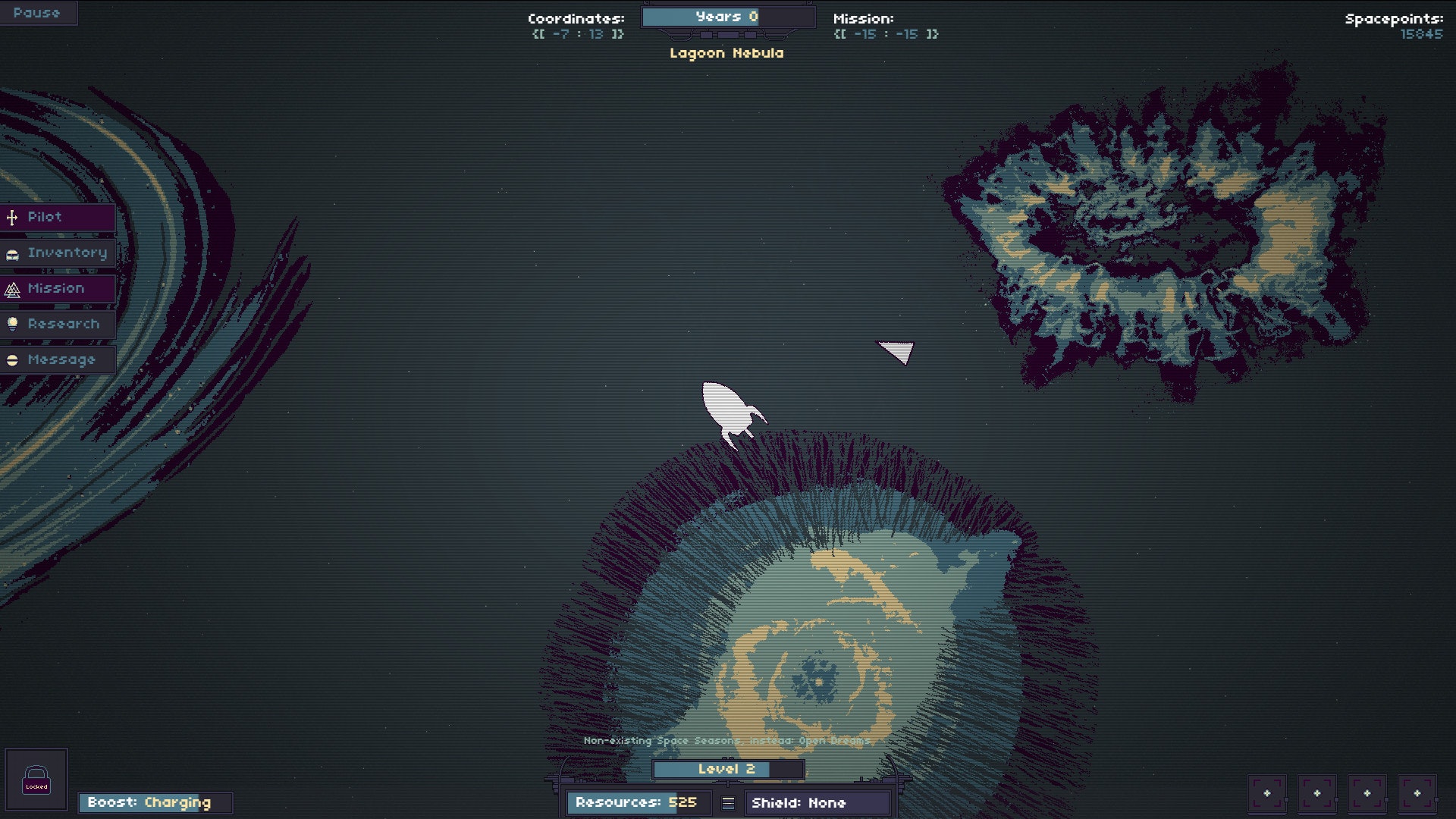Viewport: 1456px width, 819px height.
Task: Open the Research menu
Action: coord(57,325)
